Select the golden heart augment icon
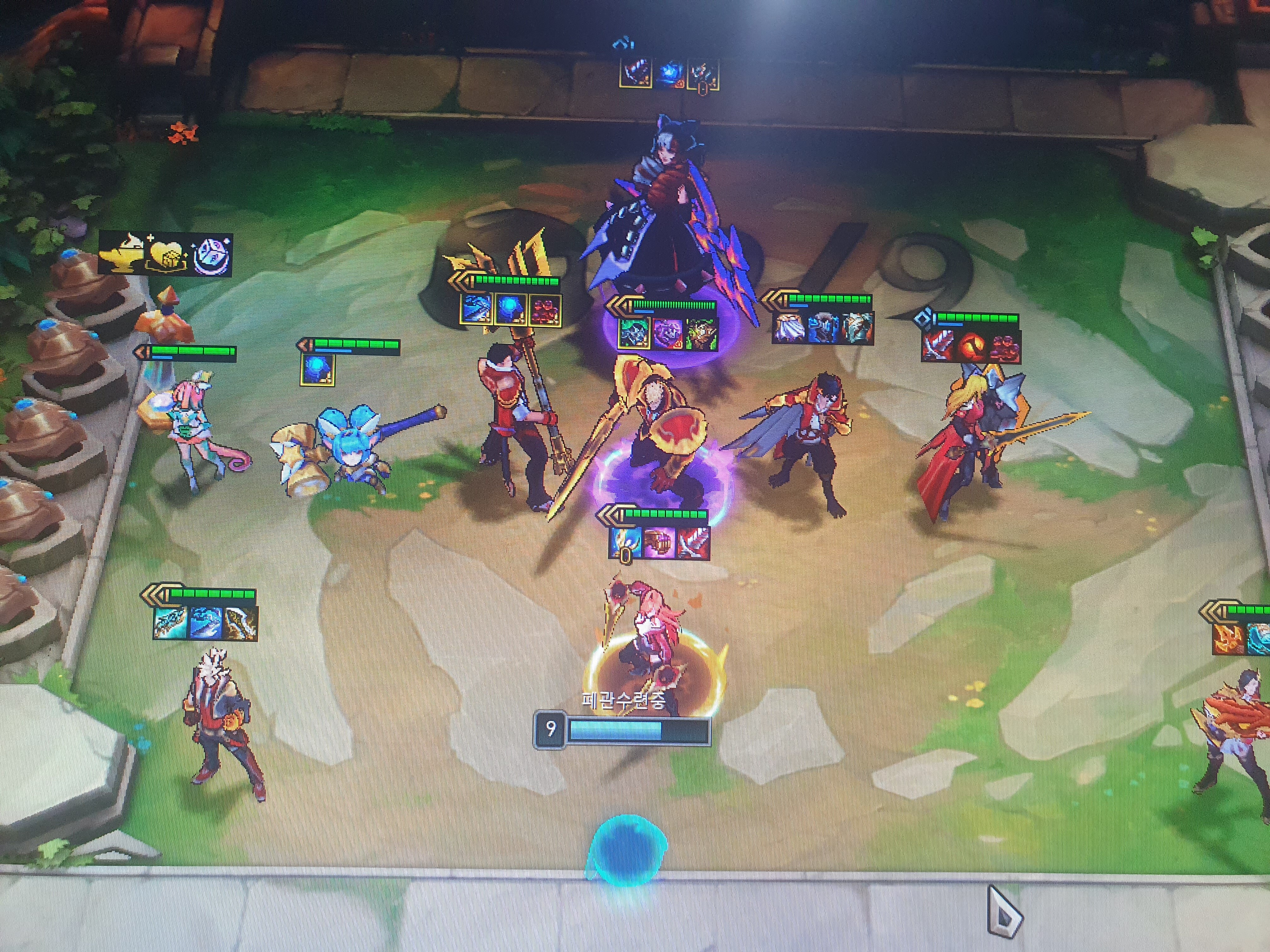 tap(167, 256)
